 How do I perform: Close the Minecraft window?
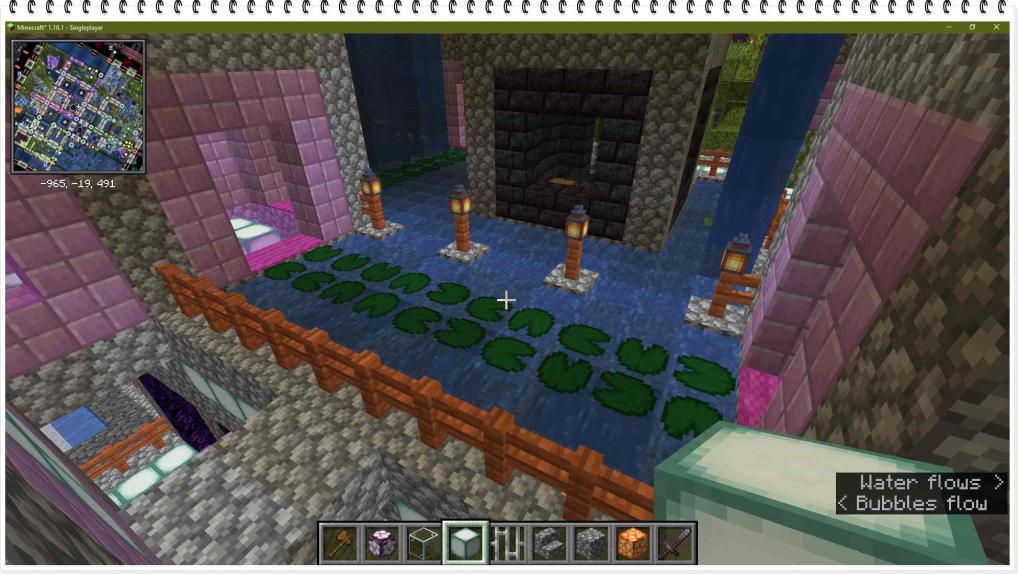click(x=996, y=27)
